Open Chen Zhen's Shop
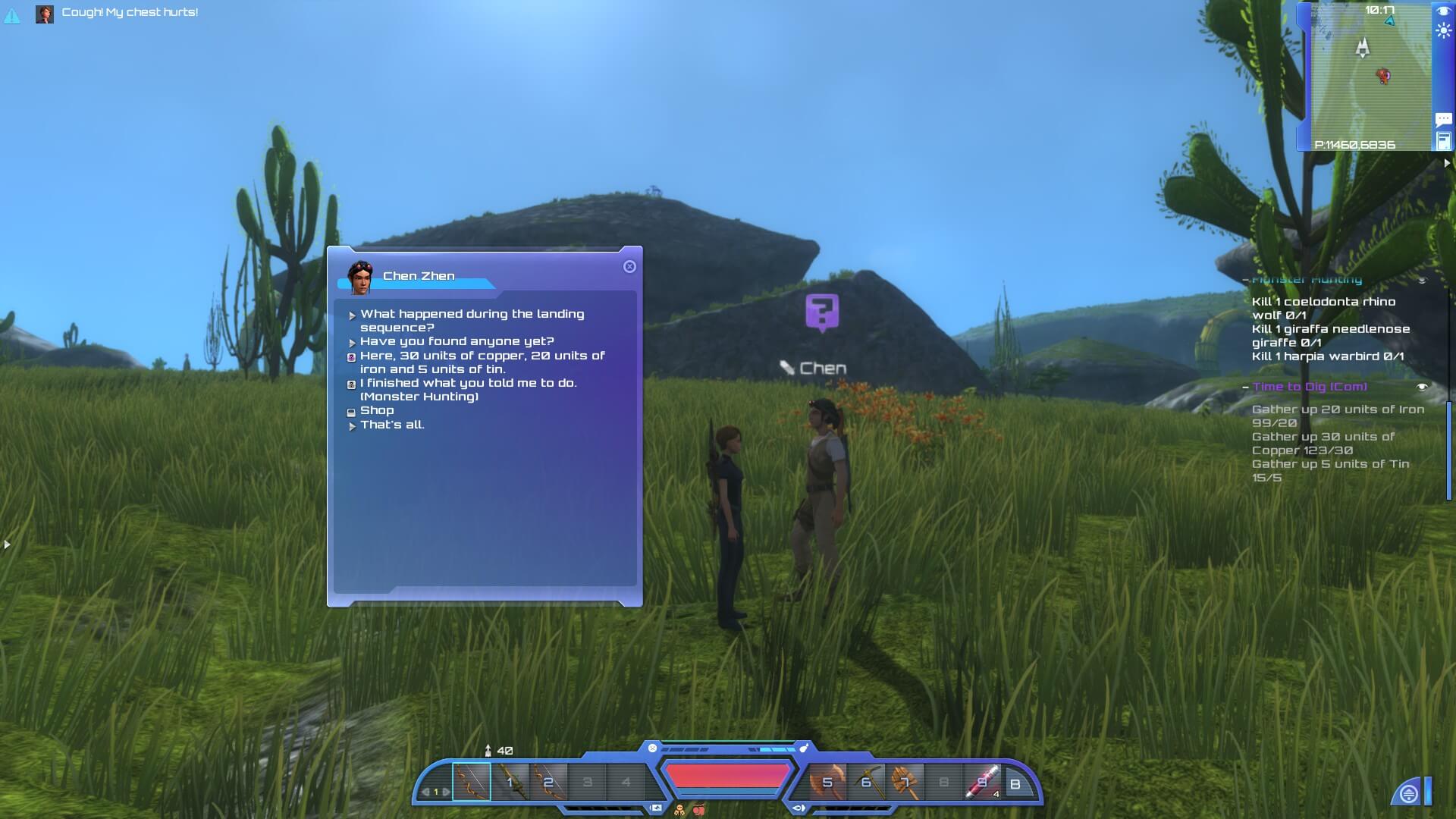The image size is (1456, 819). 377,410
